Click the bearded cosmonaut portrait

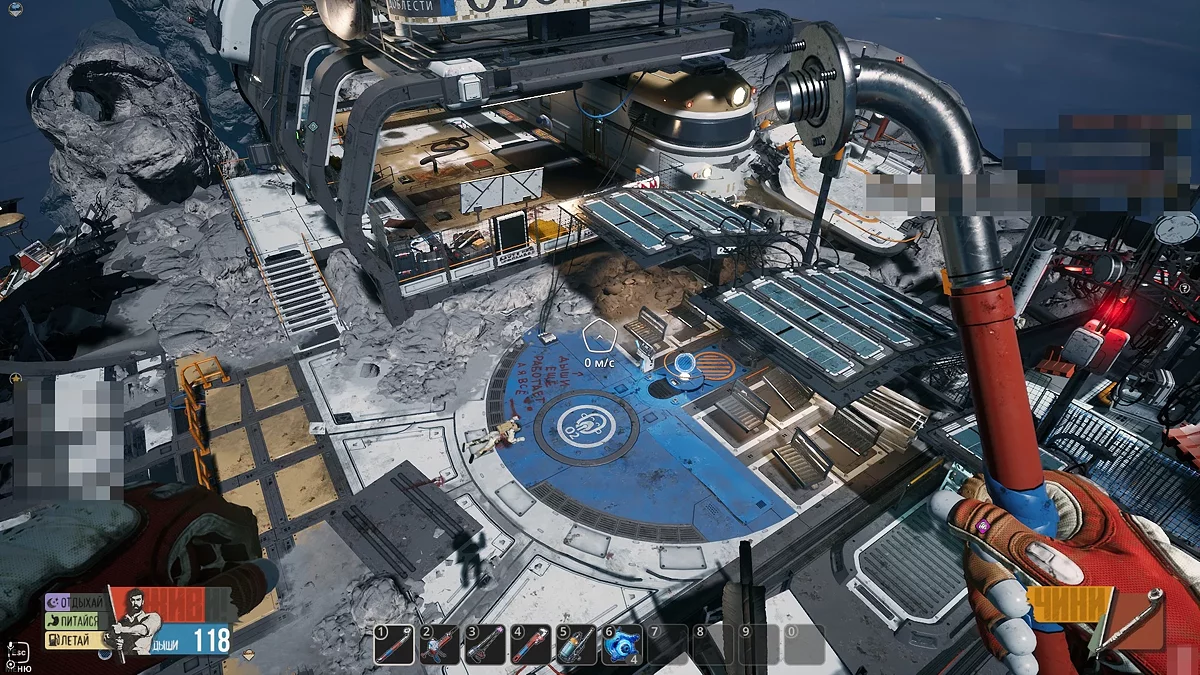136,621
